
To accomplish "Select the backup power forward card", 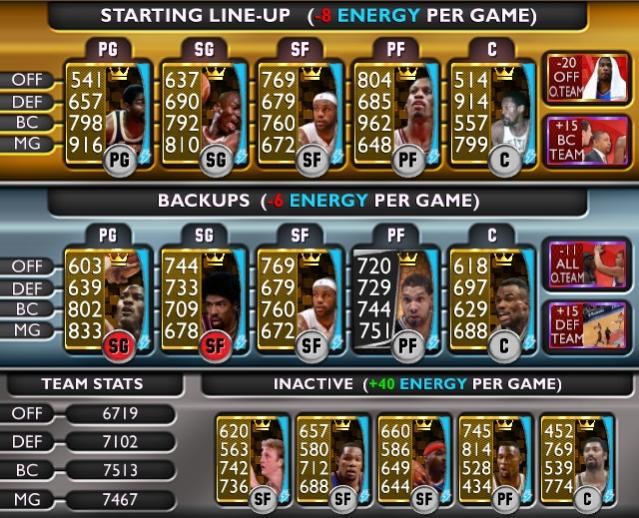I will point(398,302).
